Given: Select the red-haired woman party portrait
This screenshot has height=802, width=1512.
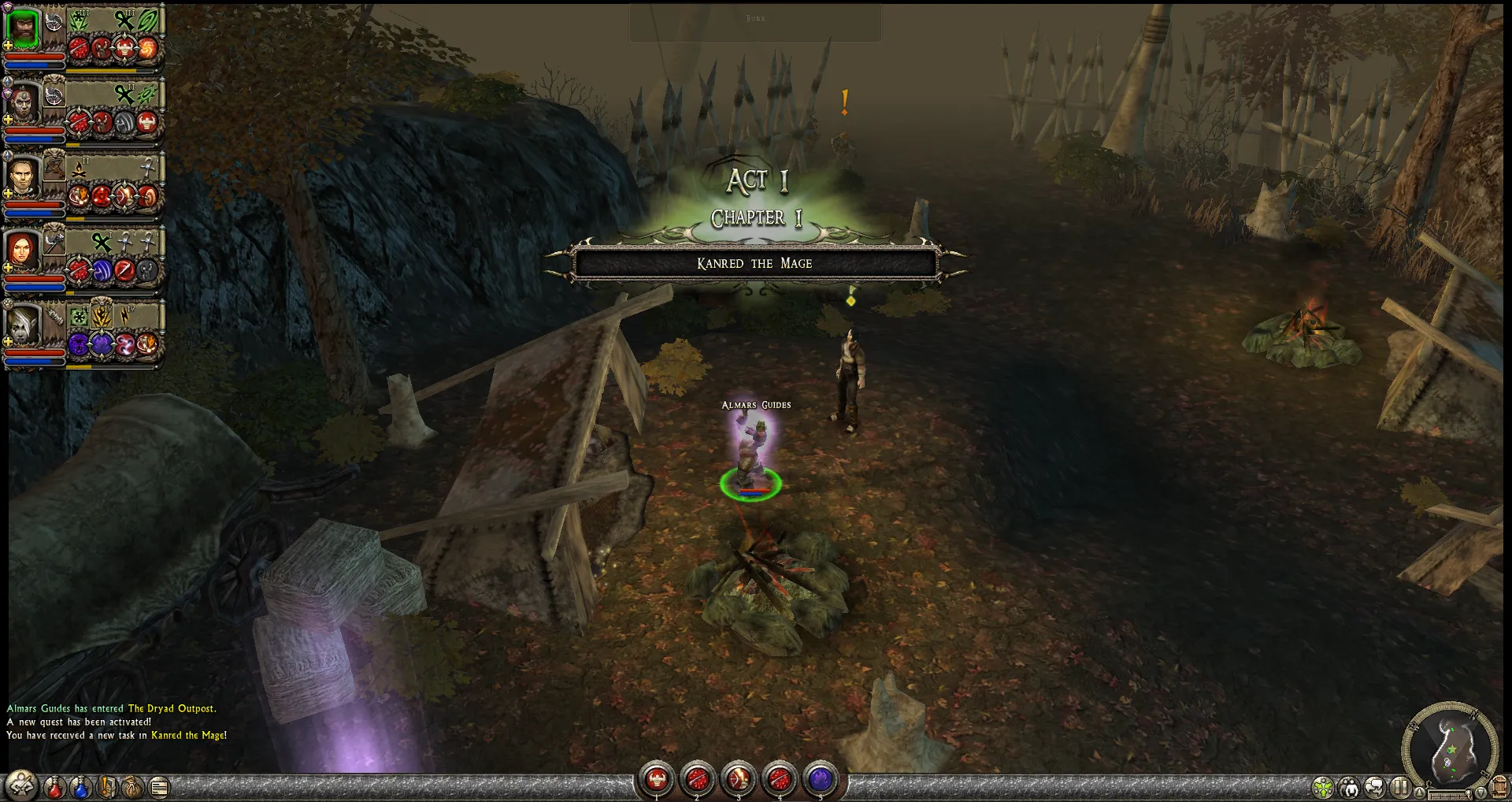Looking at the screenshot, I should [x=23, y=251].
